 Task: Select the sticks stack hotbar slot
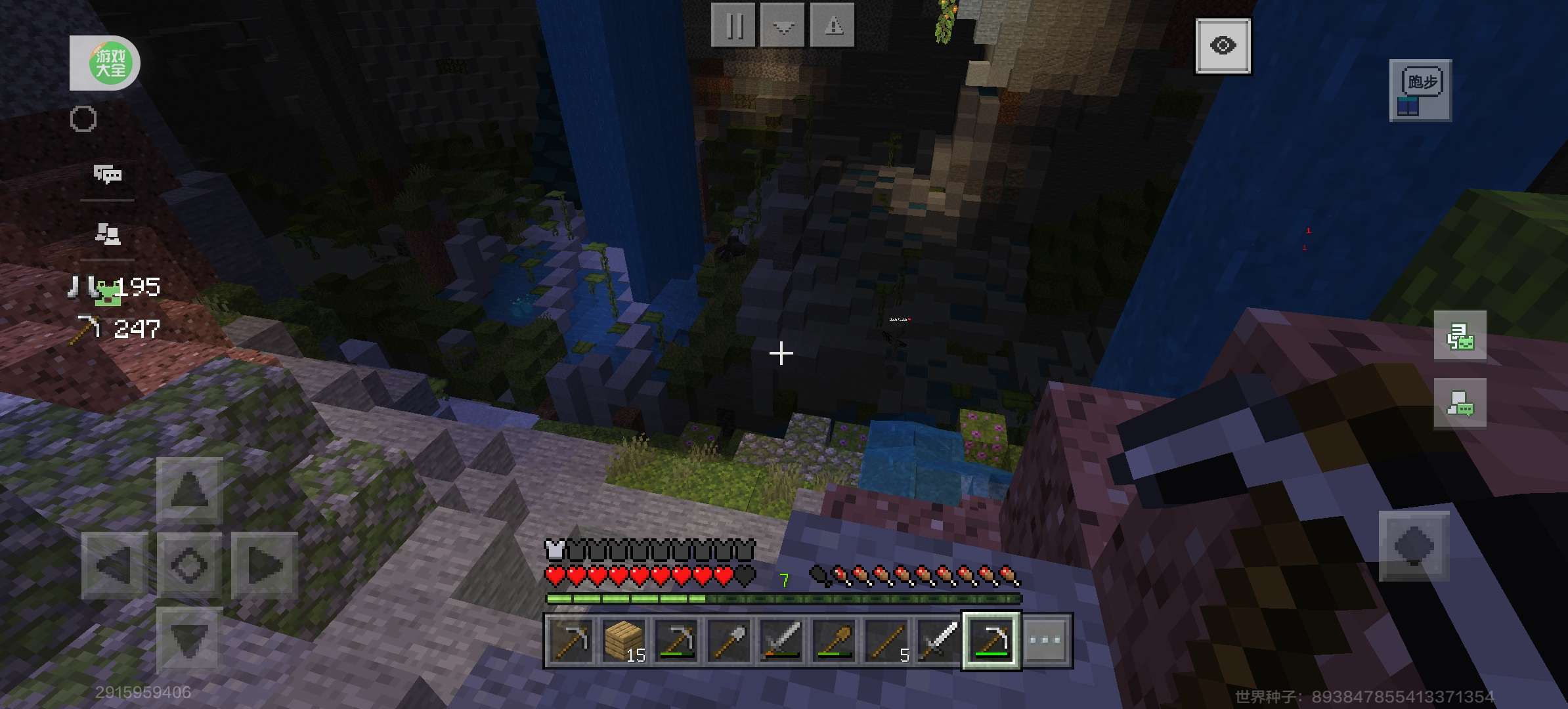coord(886,640)
